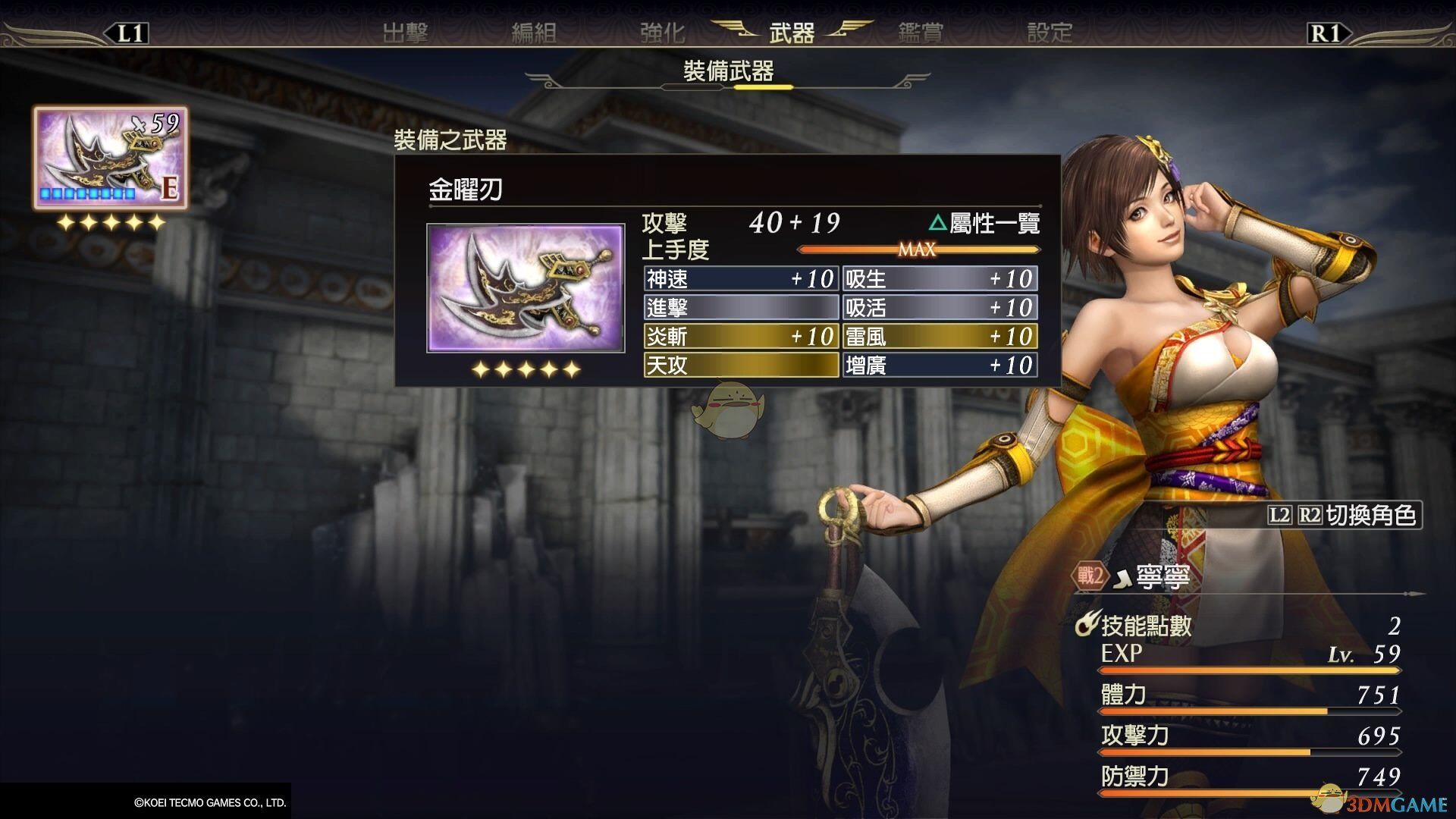
Task: Switch to the 出擊 tab
Action: 405,33
